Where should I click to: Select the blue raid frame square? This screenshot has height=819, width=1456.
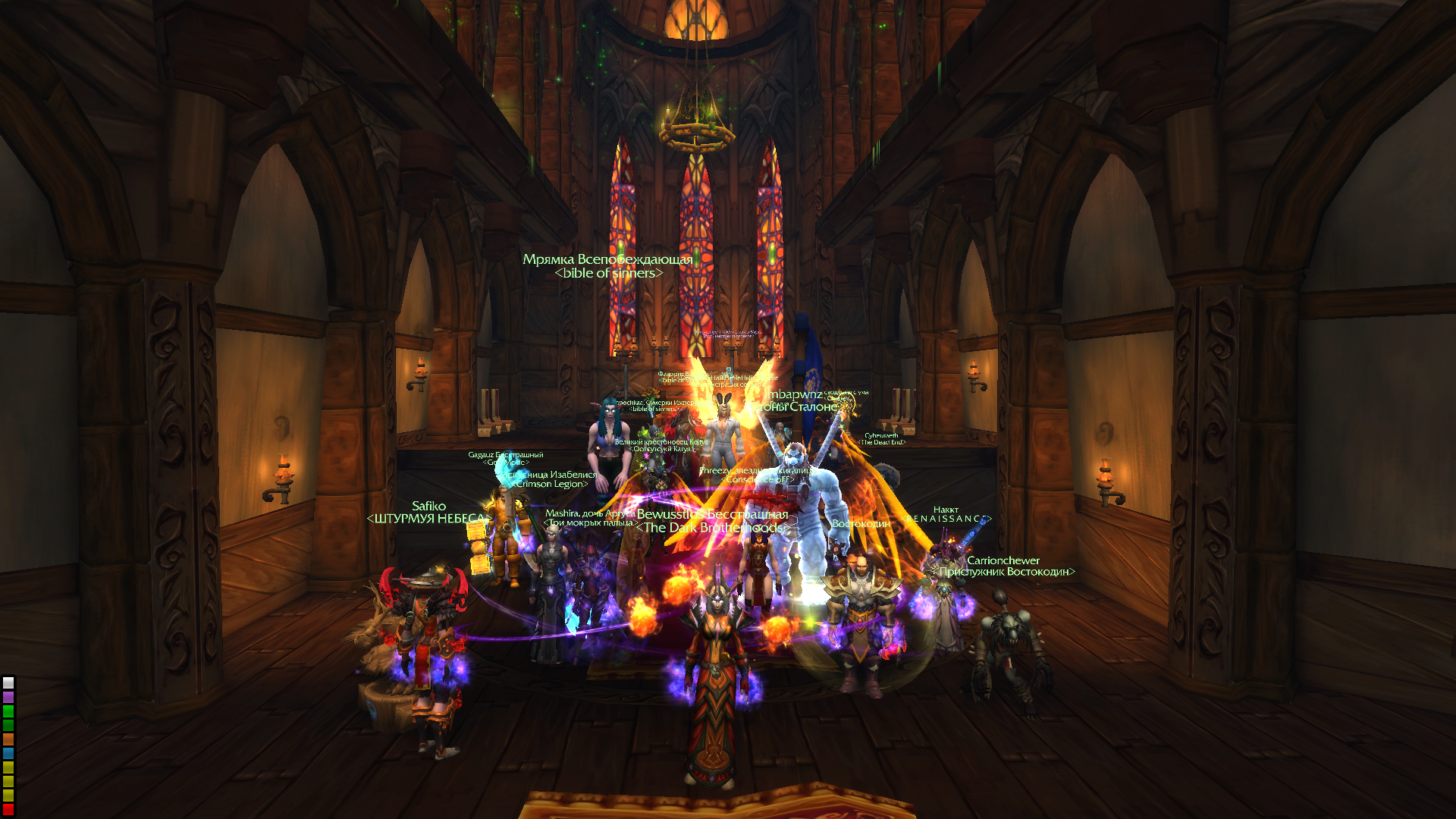coord(8,754)
